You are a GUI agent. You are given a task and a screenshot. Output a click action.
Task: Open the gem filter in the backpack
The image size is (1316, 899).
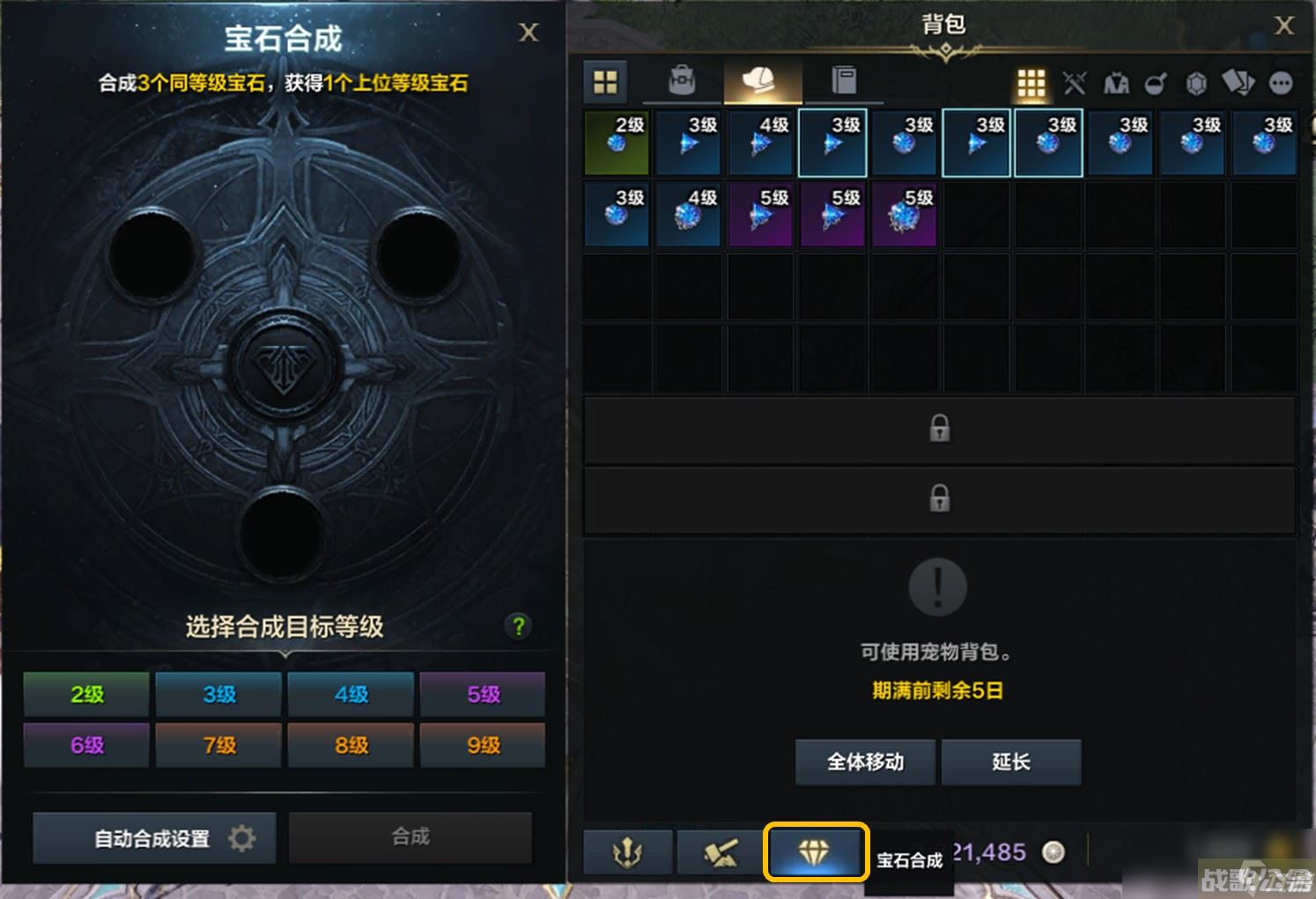coord(1196,84)
